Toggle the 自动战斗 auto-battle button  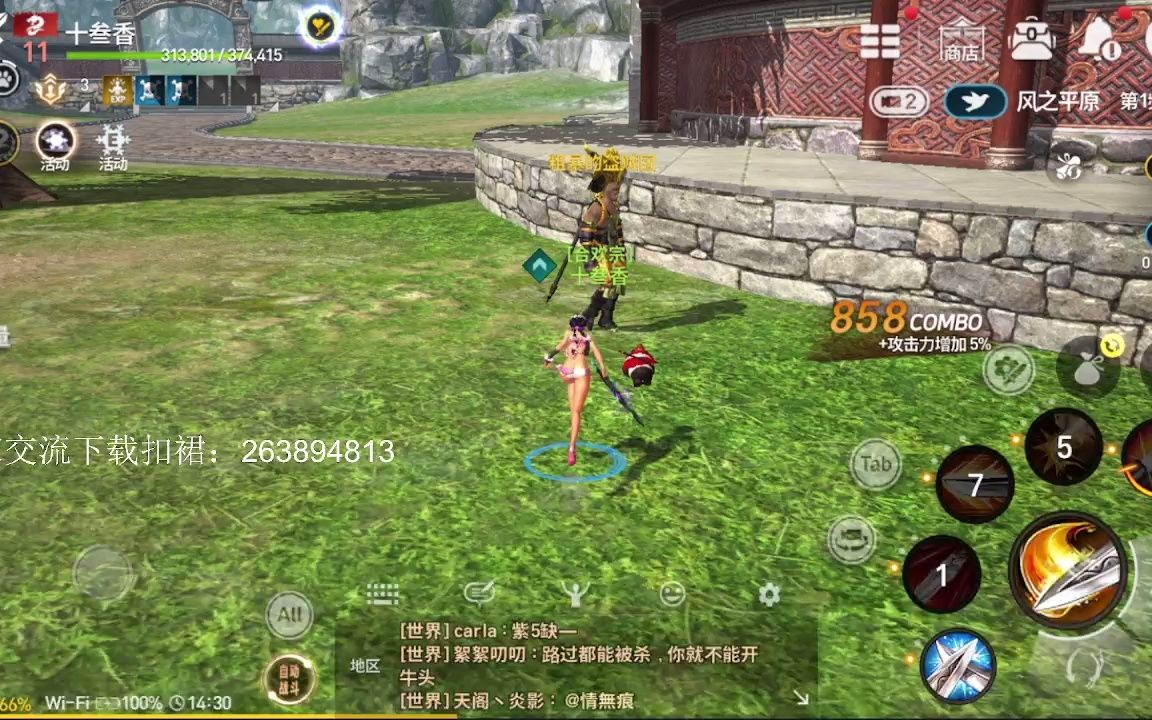click(288, 680)
